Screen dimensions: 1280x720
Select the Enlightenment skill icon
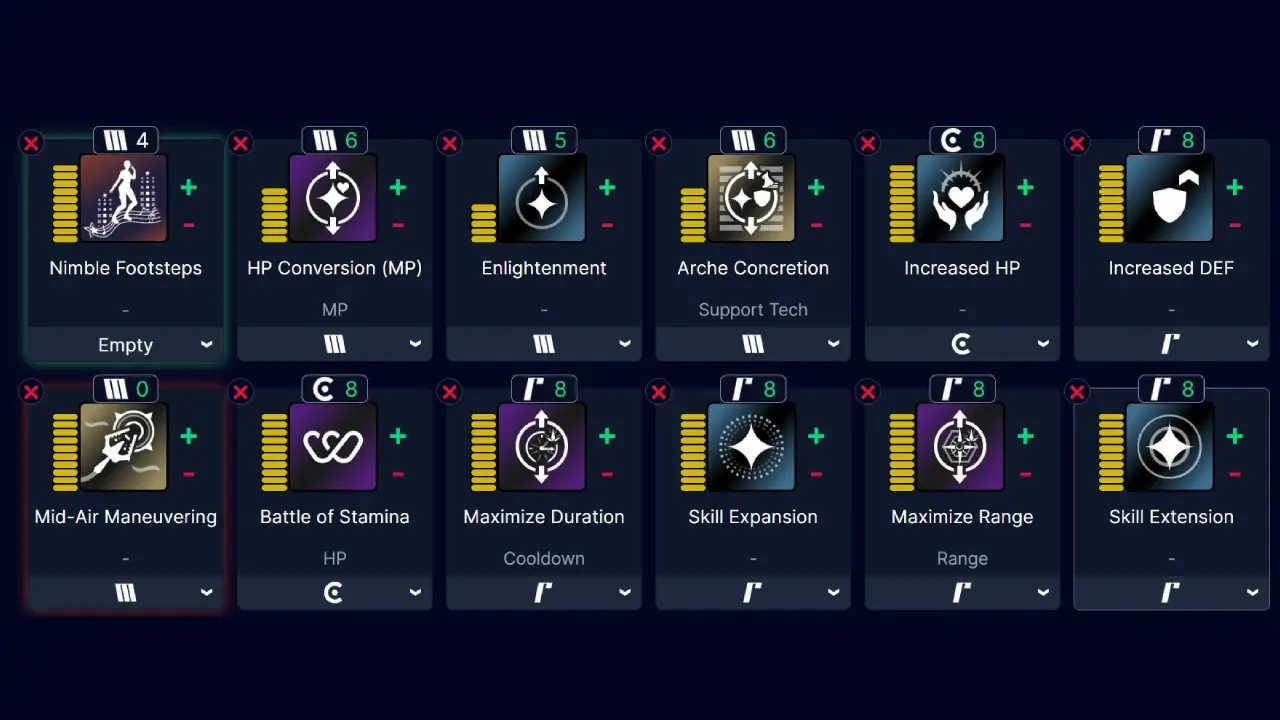544,198
